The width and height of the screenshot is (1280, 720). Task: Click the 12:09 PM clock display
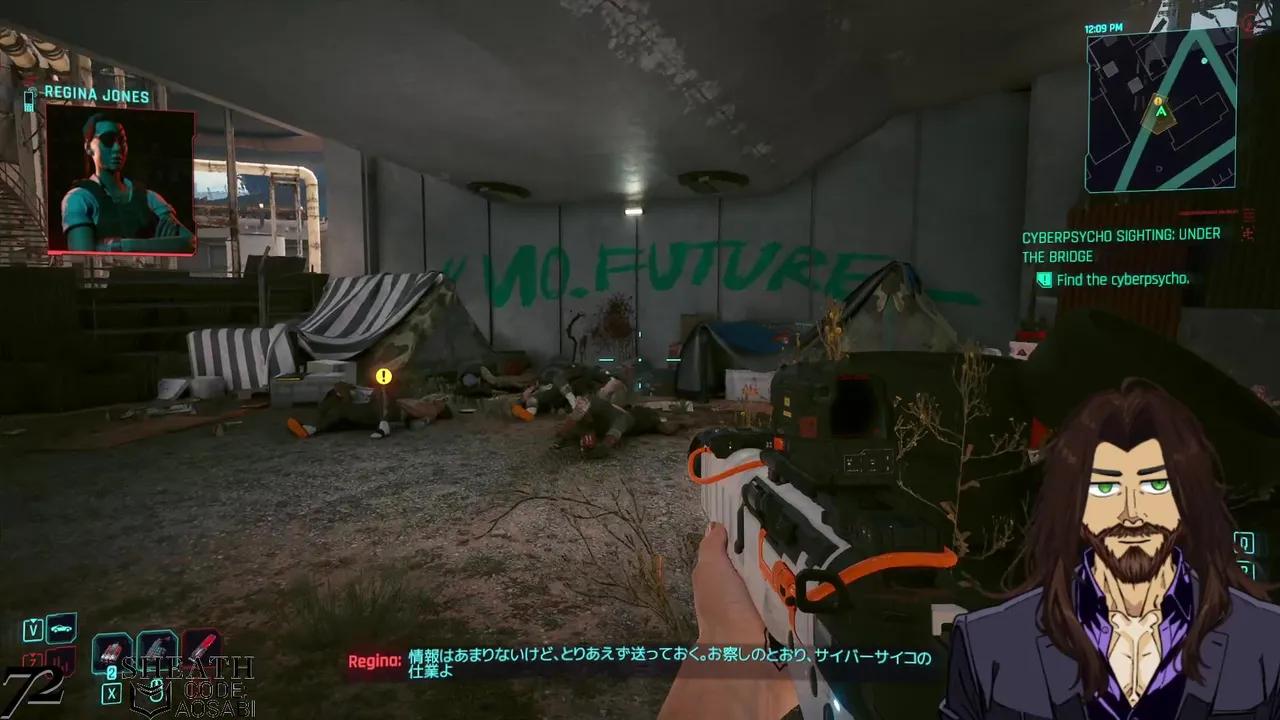coord(1102,27)
